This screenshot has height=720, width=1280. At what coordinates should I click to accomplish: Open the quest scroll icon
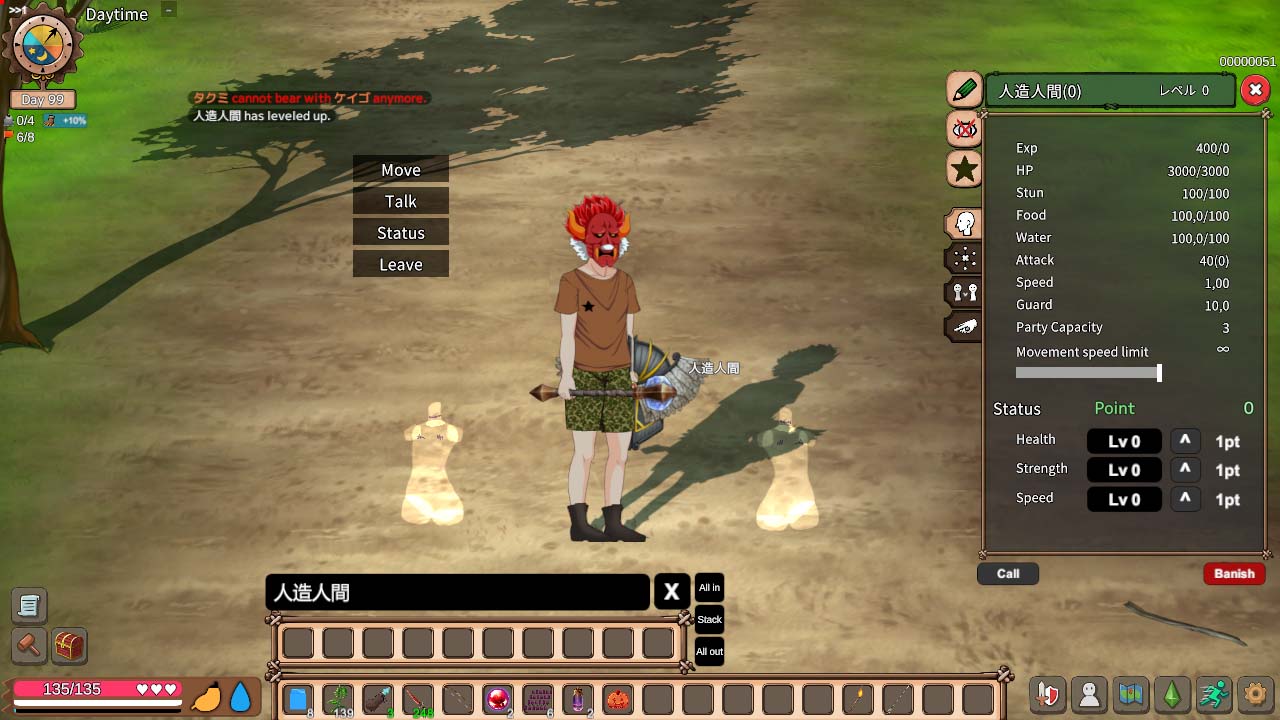tap(28, 605)
